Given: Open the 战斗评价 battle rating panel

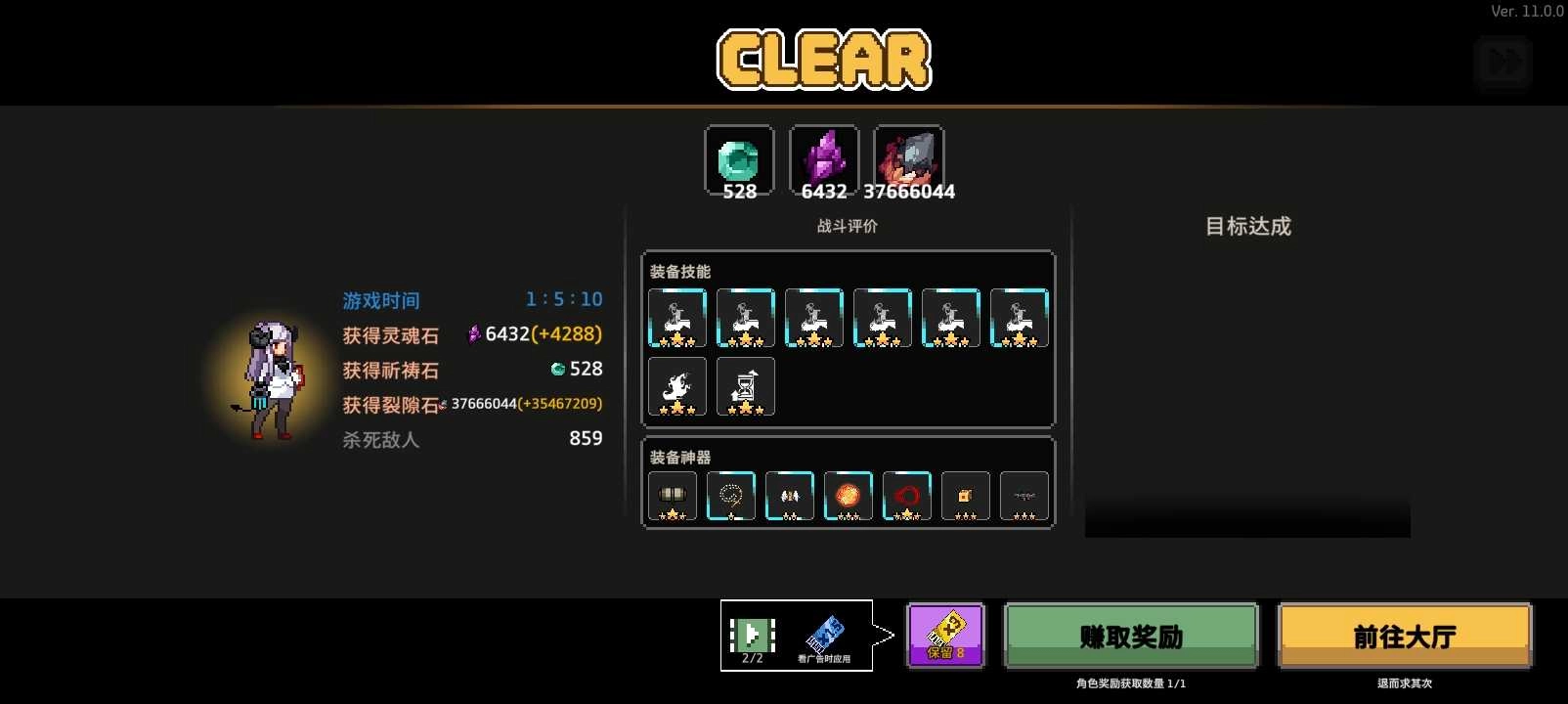Looking at the screenshot, I should tap(847, 226).
